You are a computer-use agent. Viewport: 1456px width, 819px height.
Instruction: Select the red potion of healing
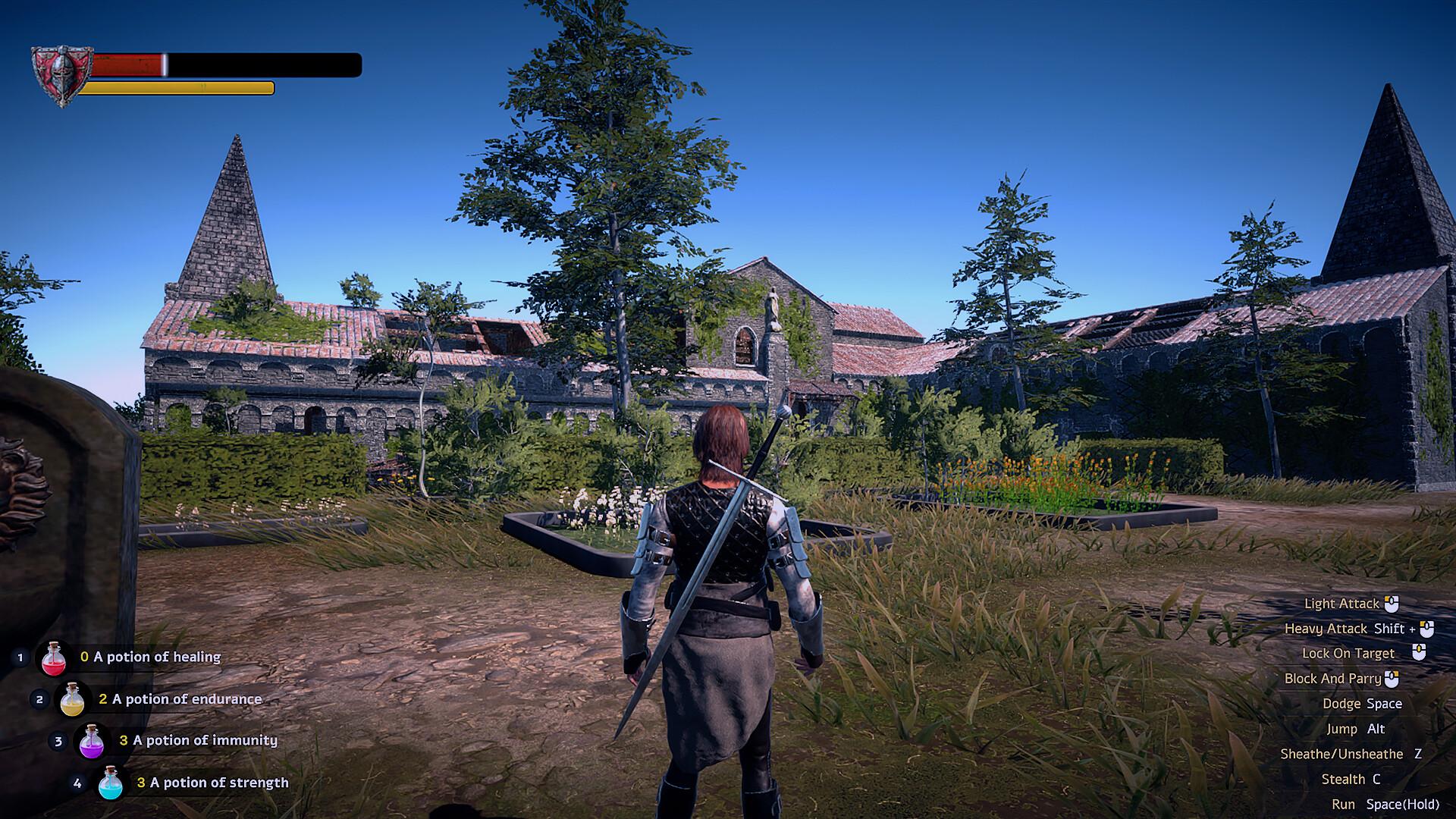pyautogui.click(x=54, y=657)
